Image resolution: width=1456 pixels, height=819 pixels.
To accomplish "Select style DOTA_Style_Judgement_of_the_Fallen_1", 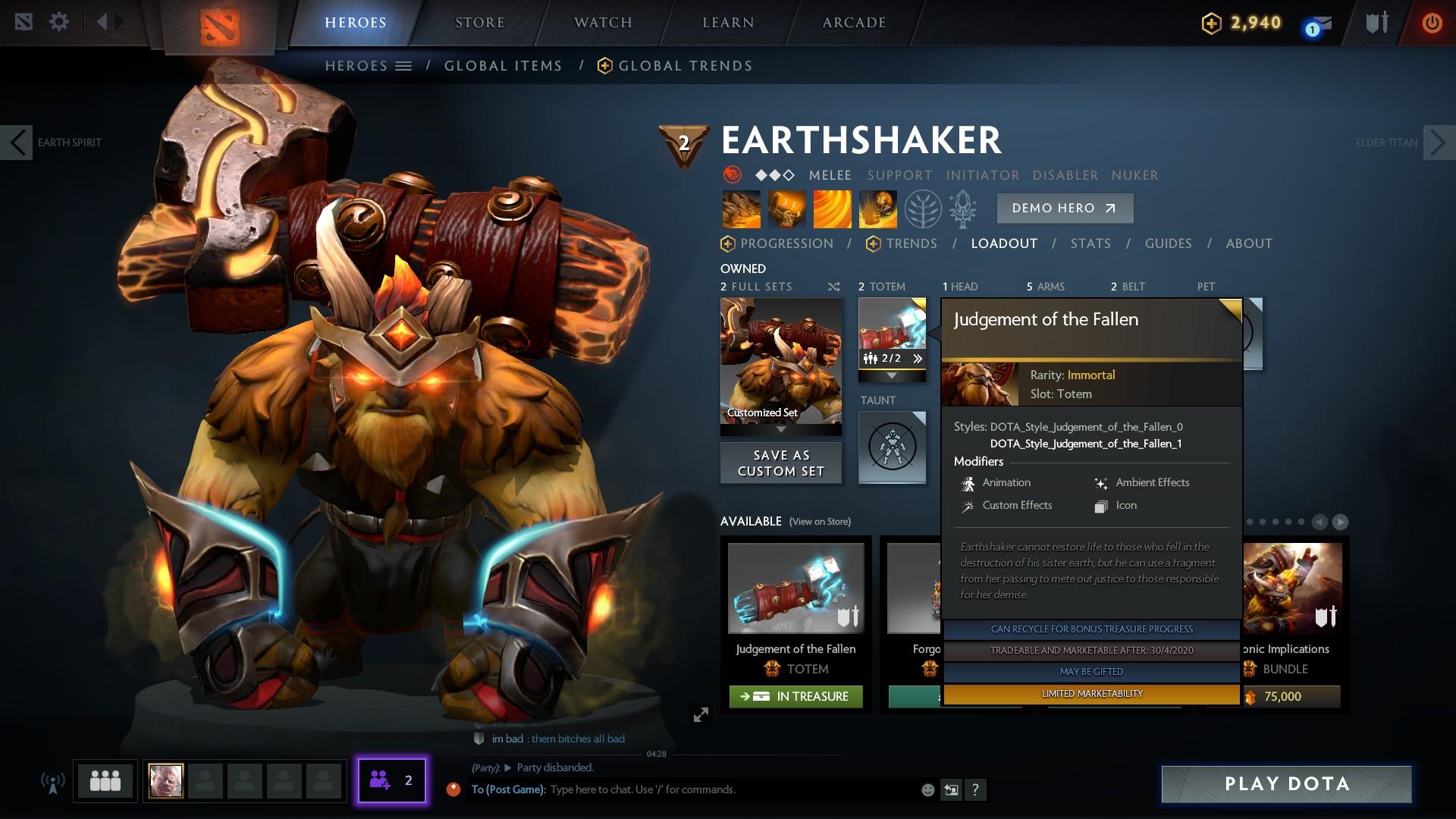I will 1086,443.
